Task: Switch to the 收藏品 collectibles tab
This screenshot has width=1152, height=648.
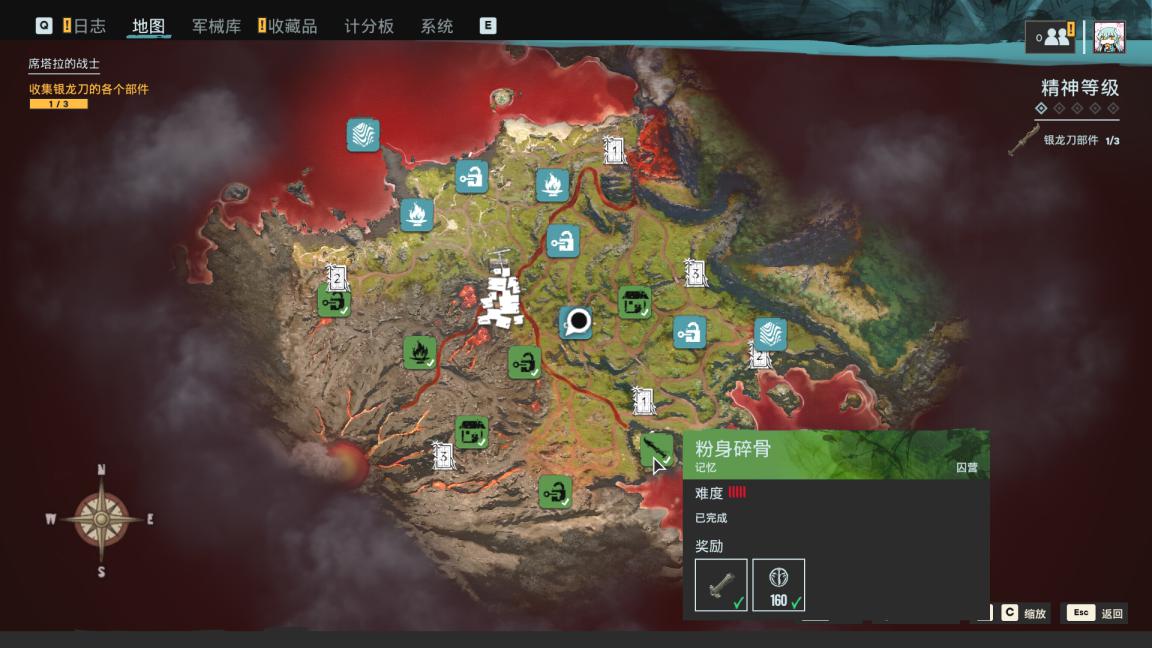Action: click(x=294, y=26)
